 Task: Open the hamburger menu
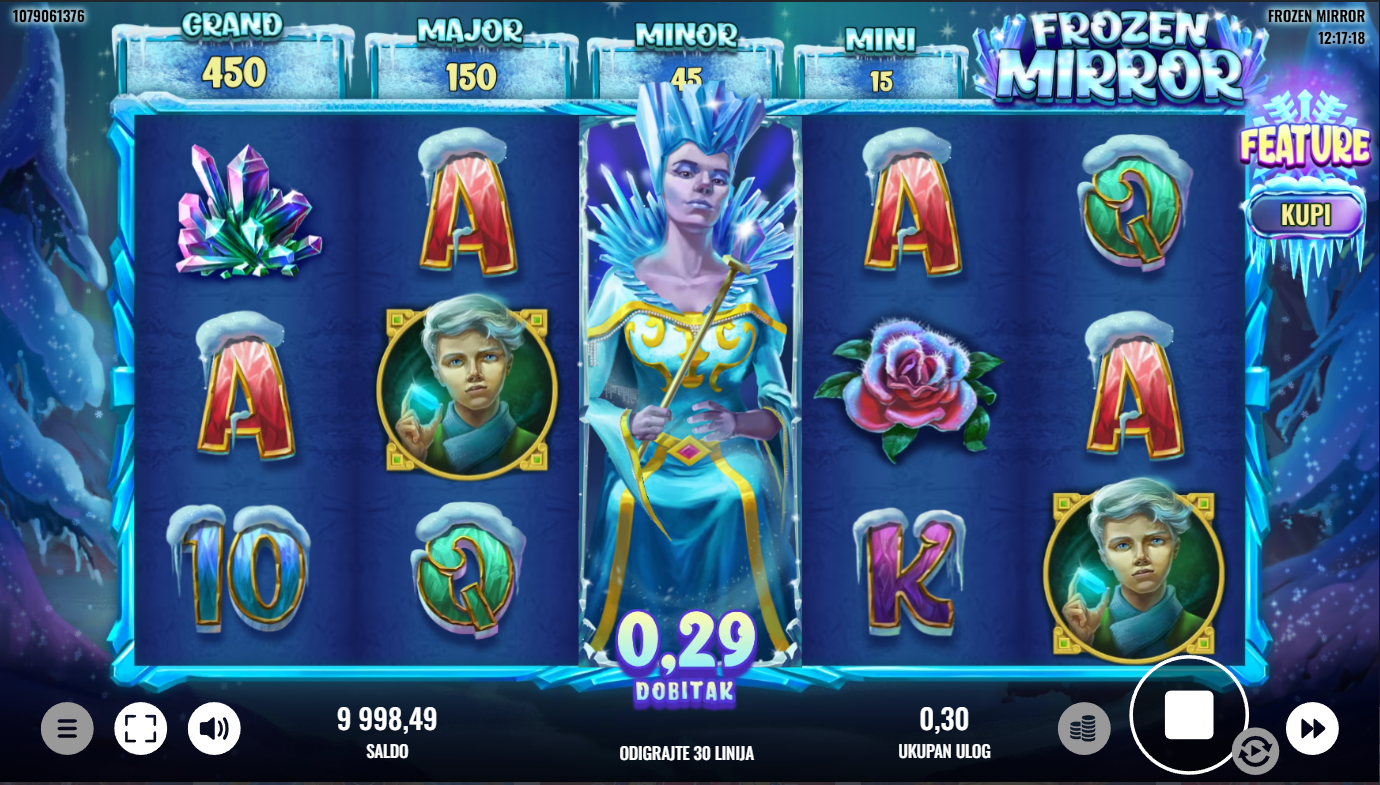(67, 728)
